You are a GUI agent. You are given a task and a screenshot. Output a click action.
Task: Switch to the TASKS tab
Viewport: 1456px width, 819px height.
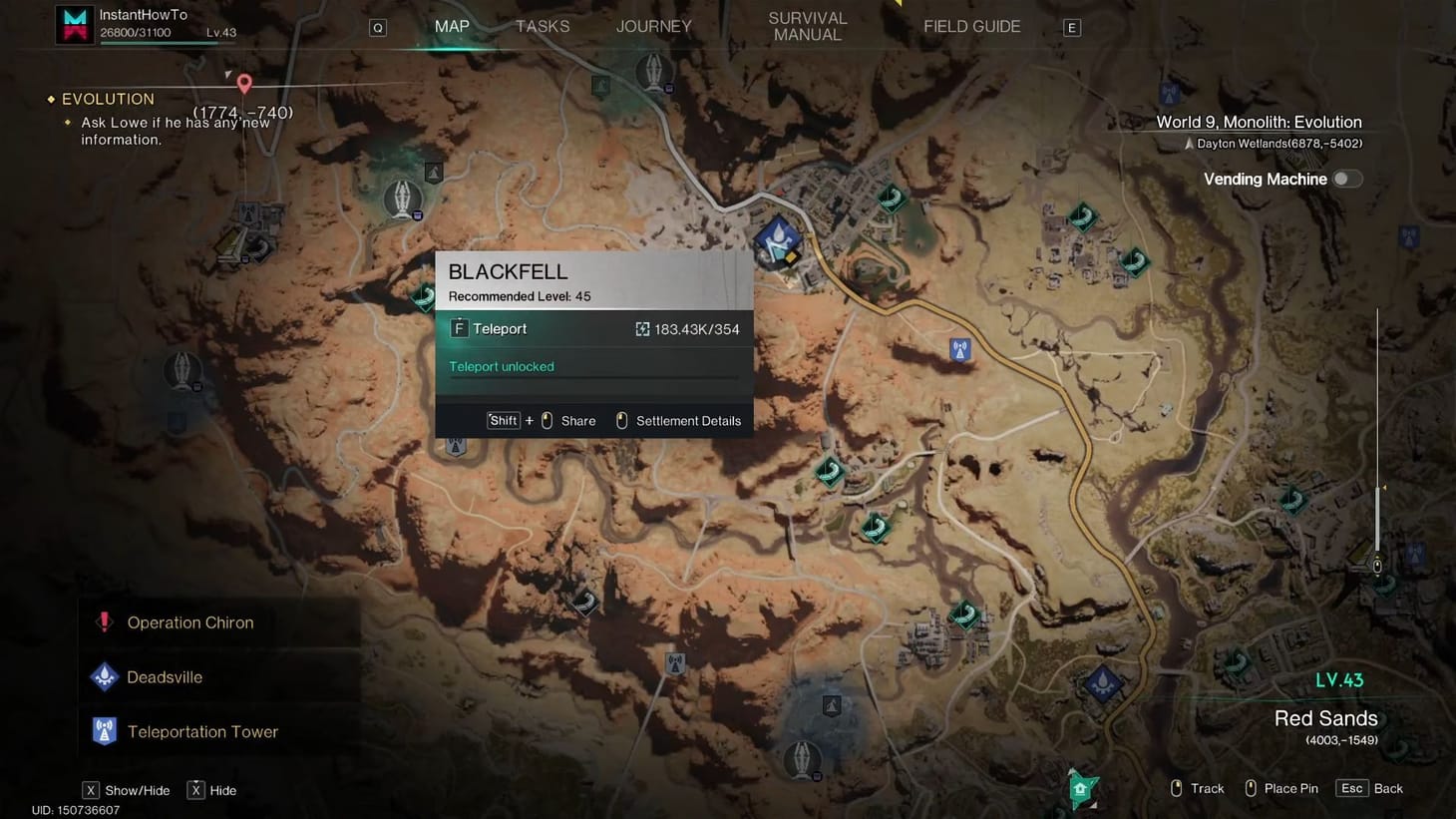pyautogui.click(x=542, y=26)
